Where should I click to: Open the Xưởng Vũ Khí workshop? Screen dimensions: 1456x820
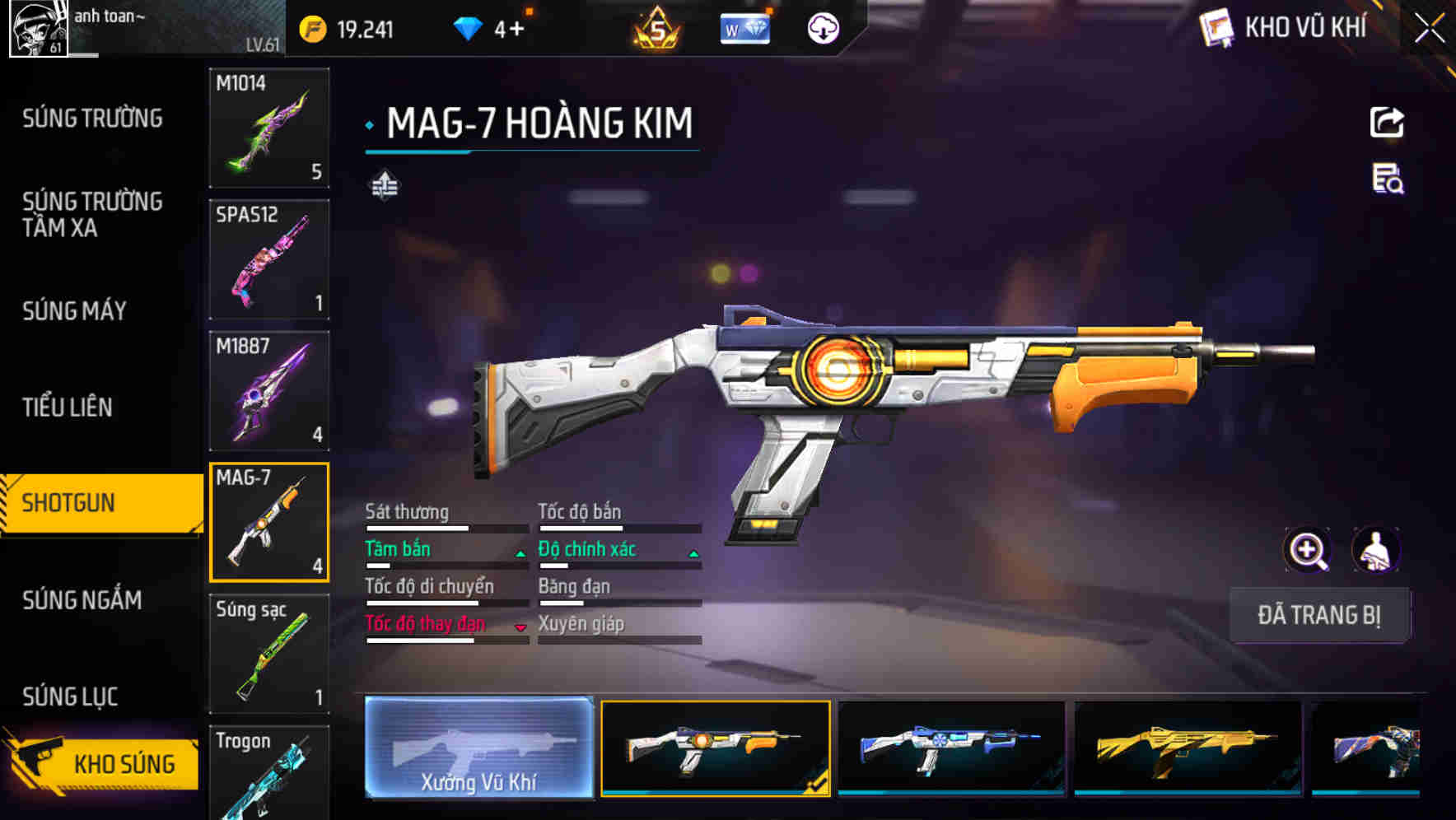click(478, 748)
